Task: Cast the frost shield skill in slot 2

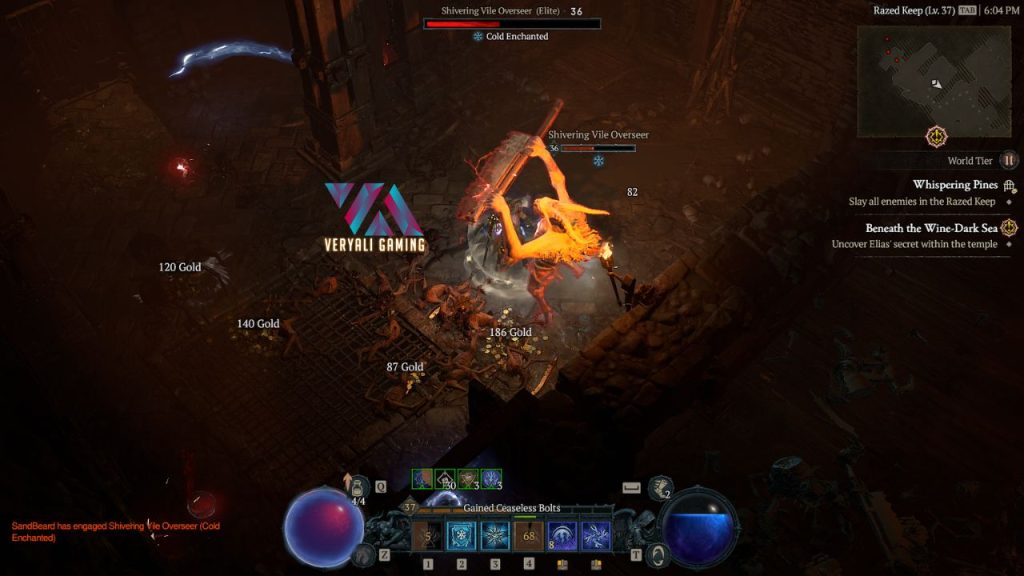Action: [461, 537]
